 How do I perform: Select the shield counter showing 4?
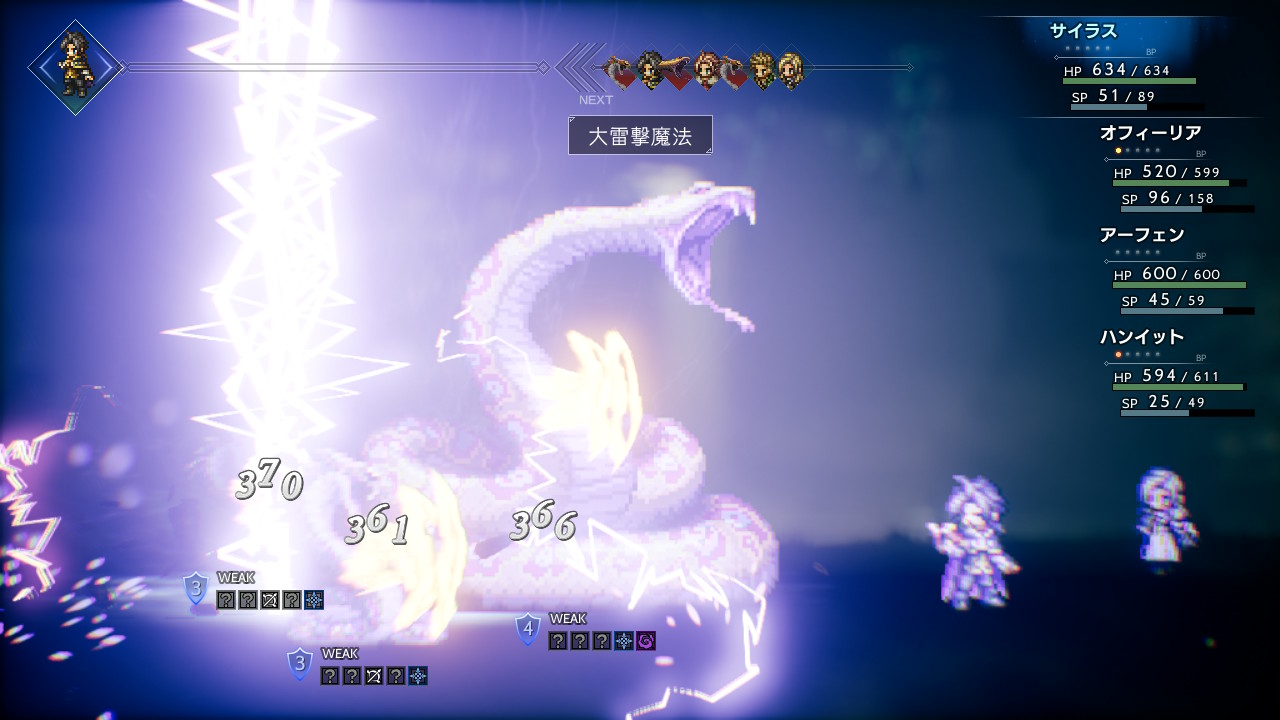[528, 629]
